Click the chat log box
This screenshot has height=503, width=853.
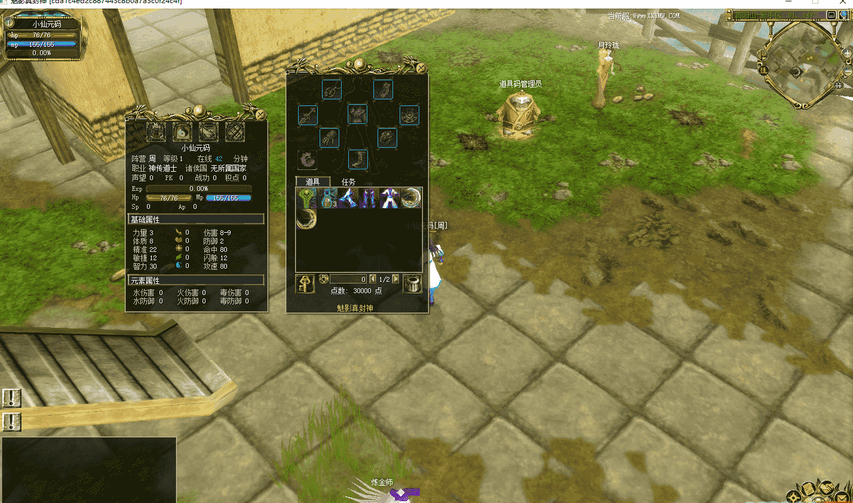point(88,468)
